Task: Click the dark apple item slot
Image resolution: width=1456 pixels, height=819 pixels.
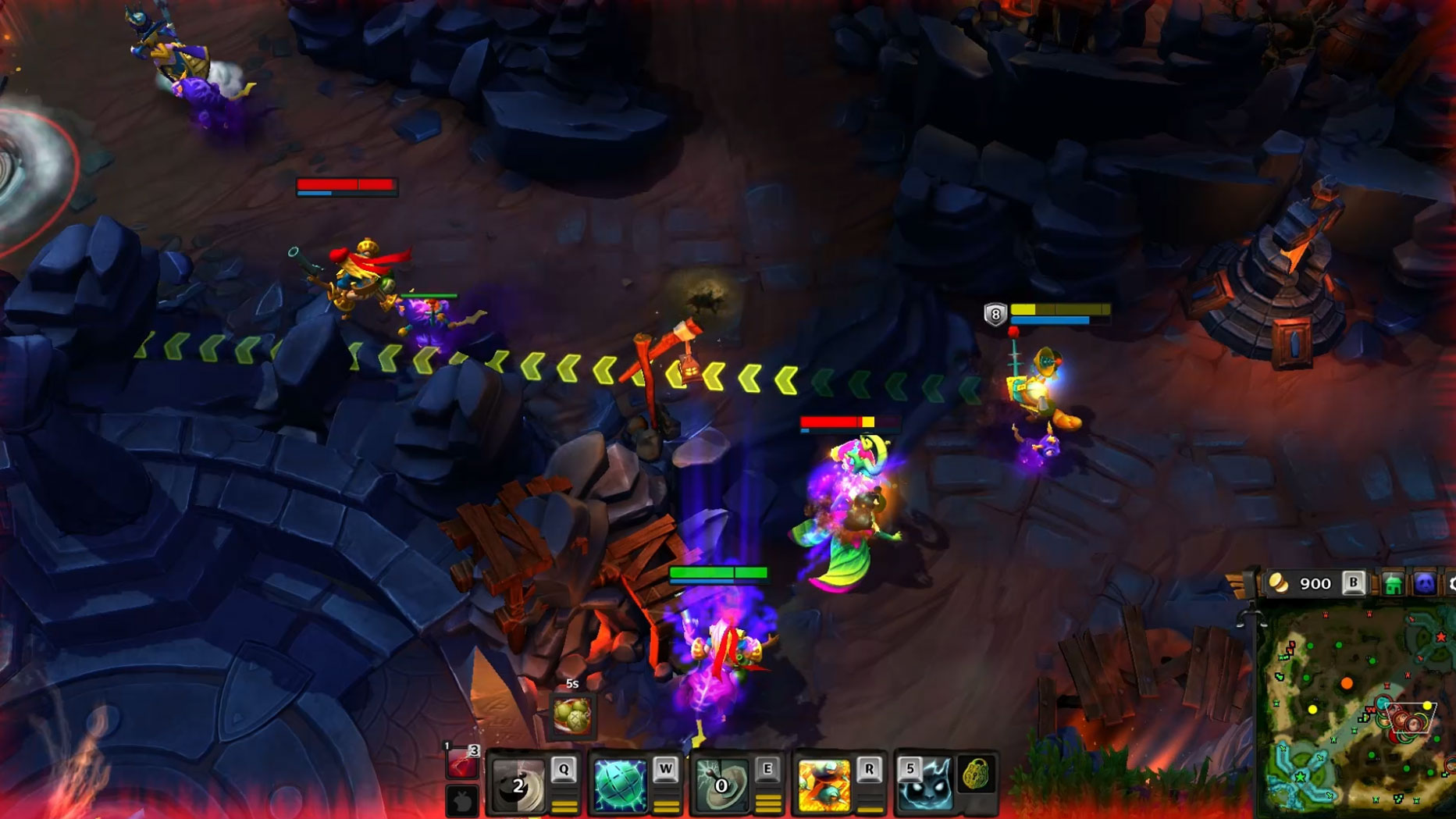Action: click(x=463, y=801)
